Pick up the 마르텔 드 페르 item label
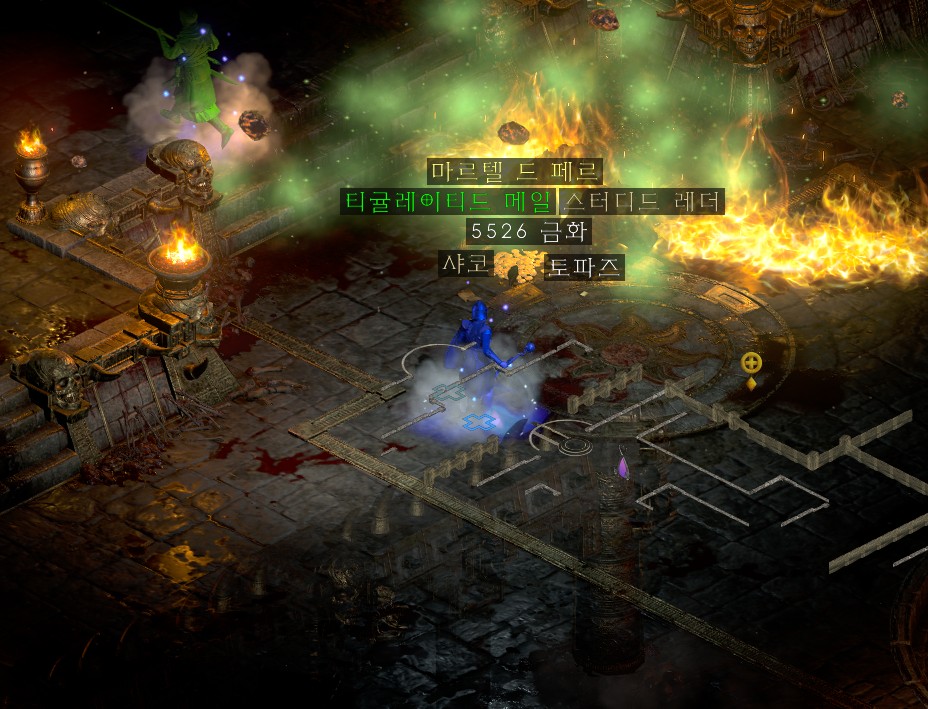Screen dimensions: 928x709 coord(515,171)
